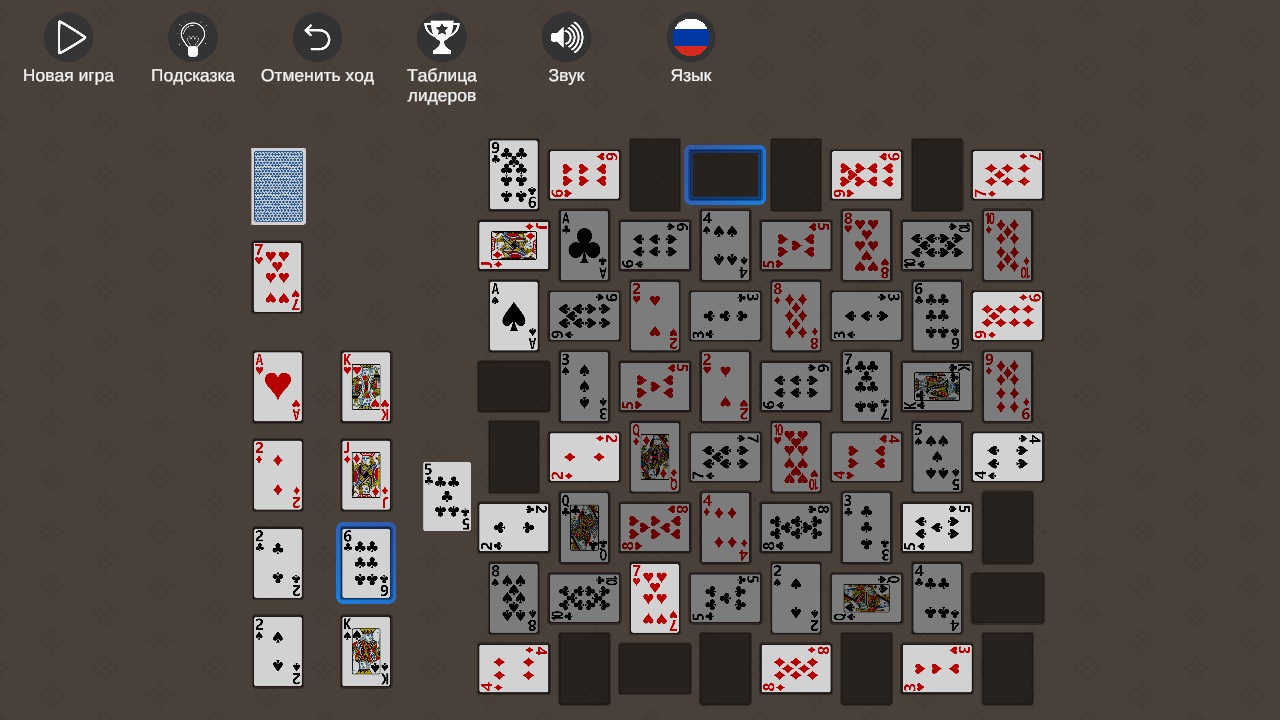1280x720 pixels.
Task: Click the speaker icon above Звук
Action: 566,38
